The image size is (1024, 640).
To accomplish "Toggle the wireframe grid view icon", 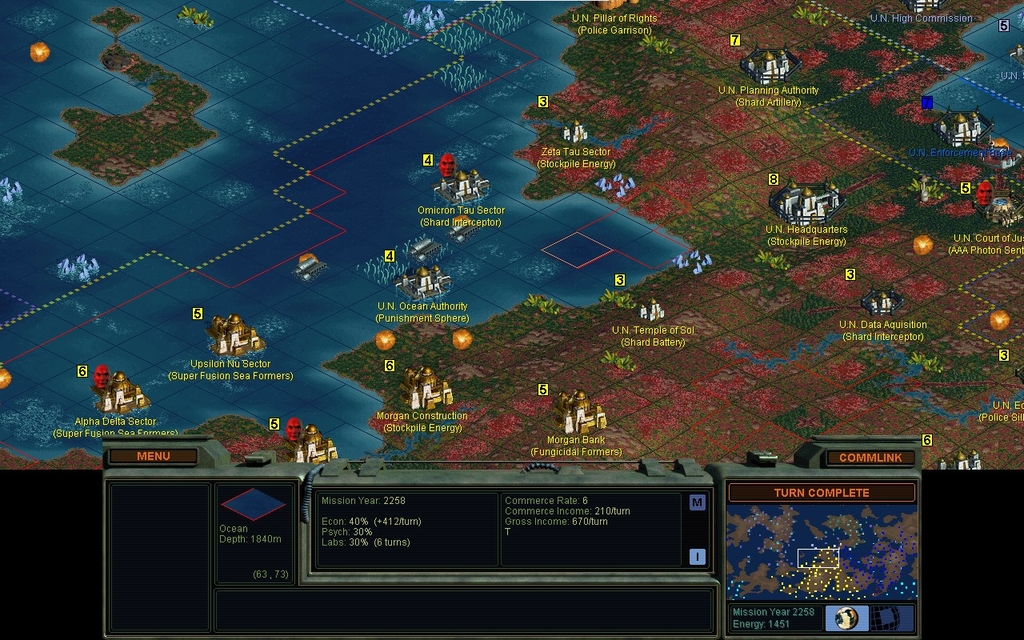I will click(888, 618).
